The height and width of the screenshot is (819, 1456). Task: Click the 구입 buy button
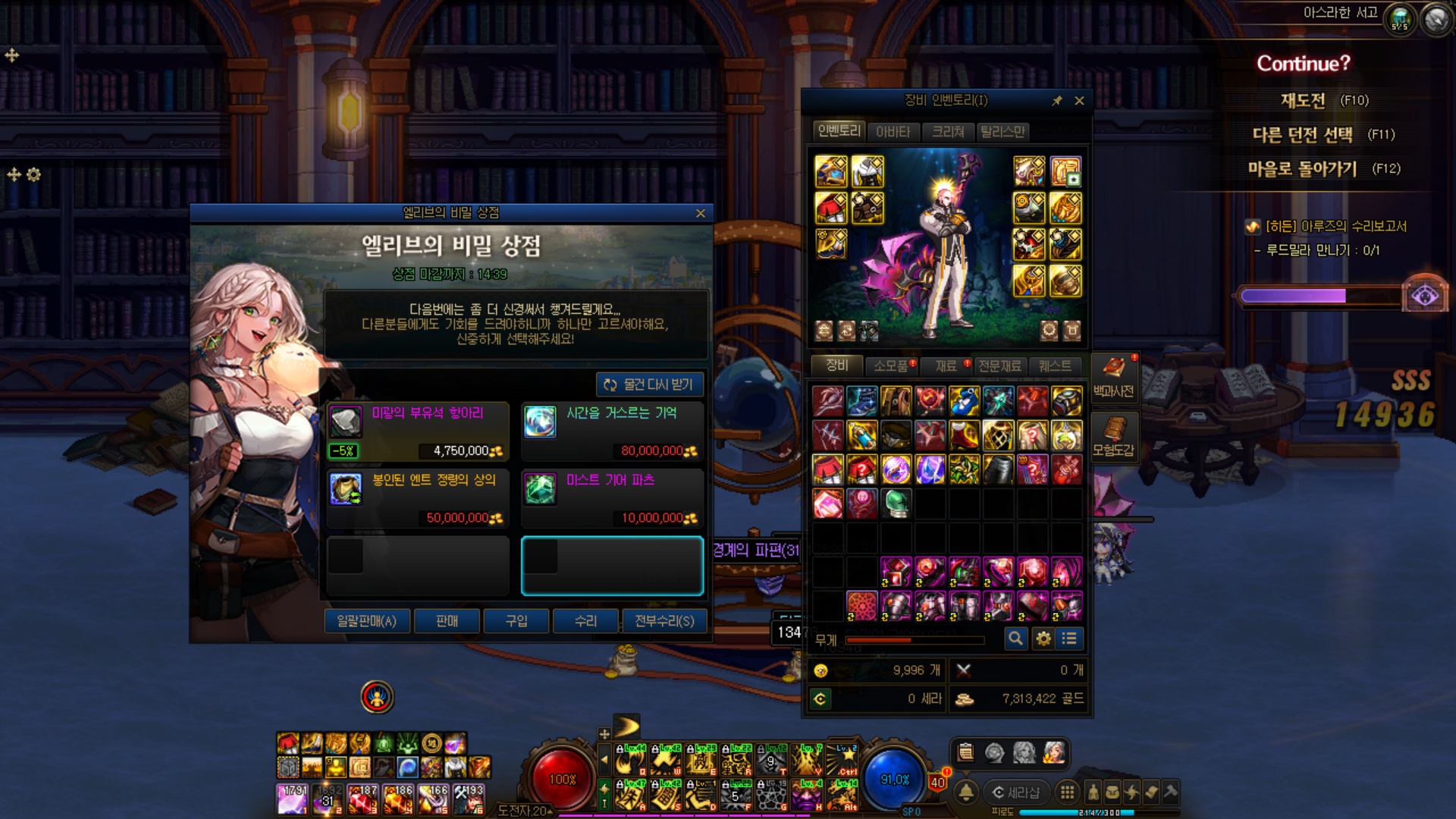coord(516,621)
